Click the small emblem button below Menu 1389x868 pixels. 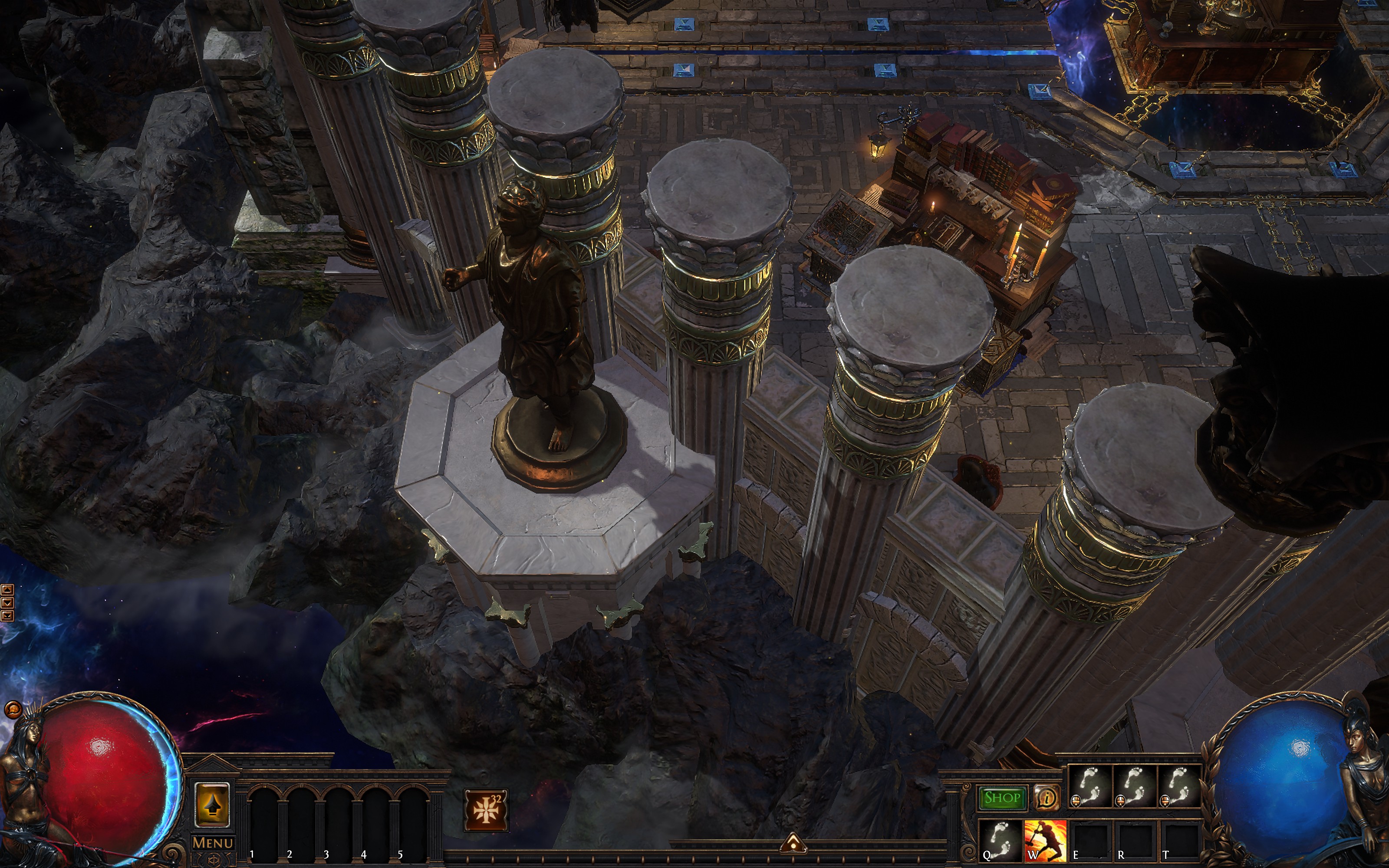point(212,860)
